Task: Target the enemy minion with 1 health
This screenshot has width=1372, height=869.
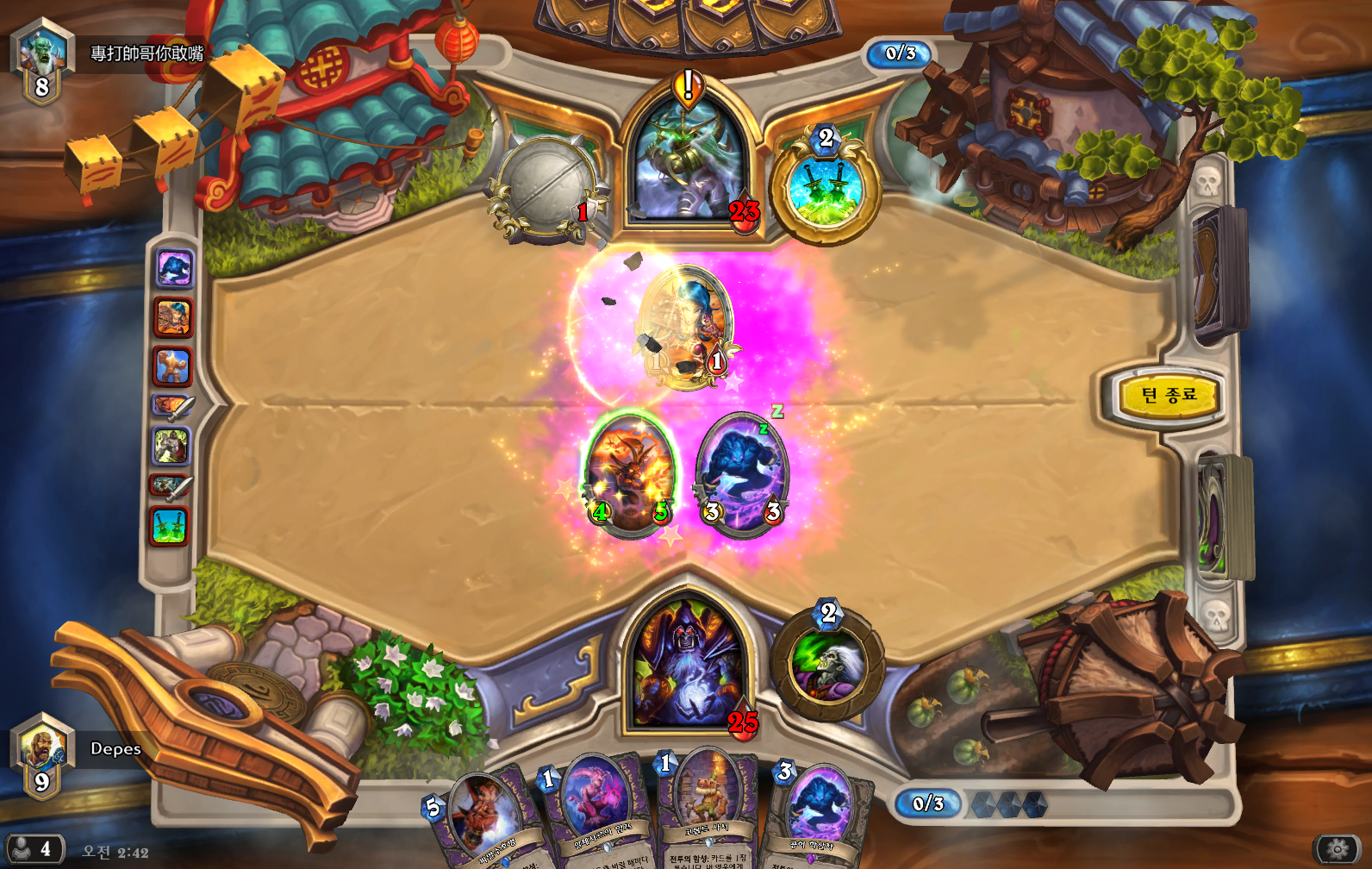Action: pos(687,328)
